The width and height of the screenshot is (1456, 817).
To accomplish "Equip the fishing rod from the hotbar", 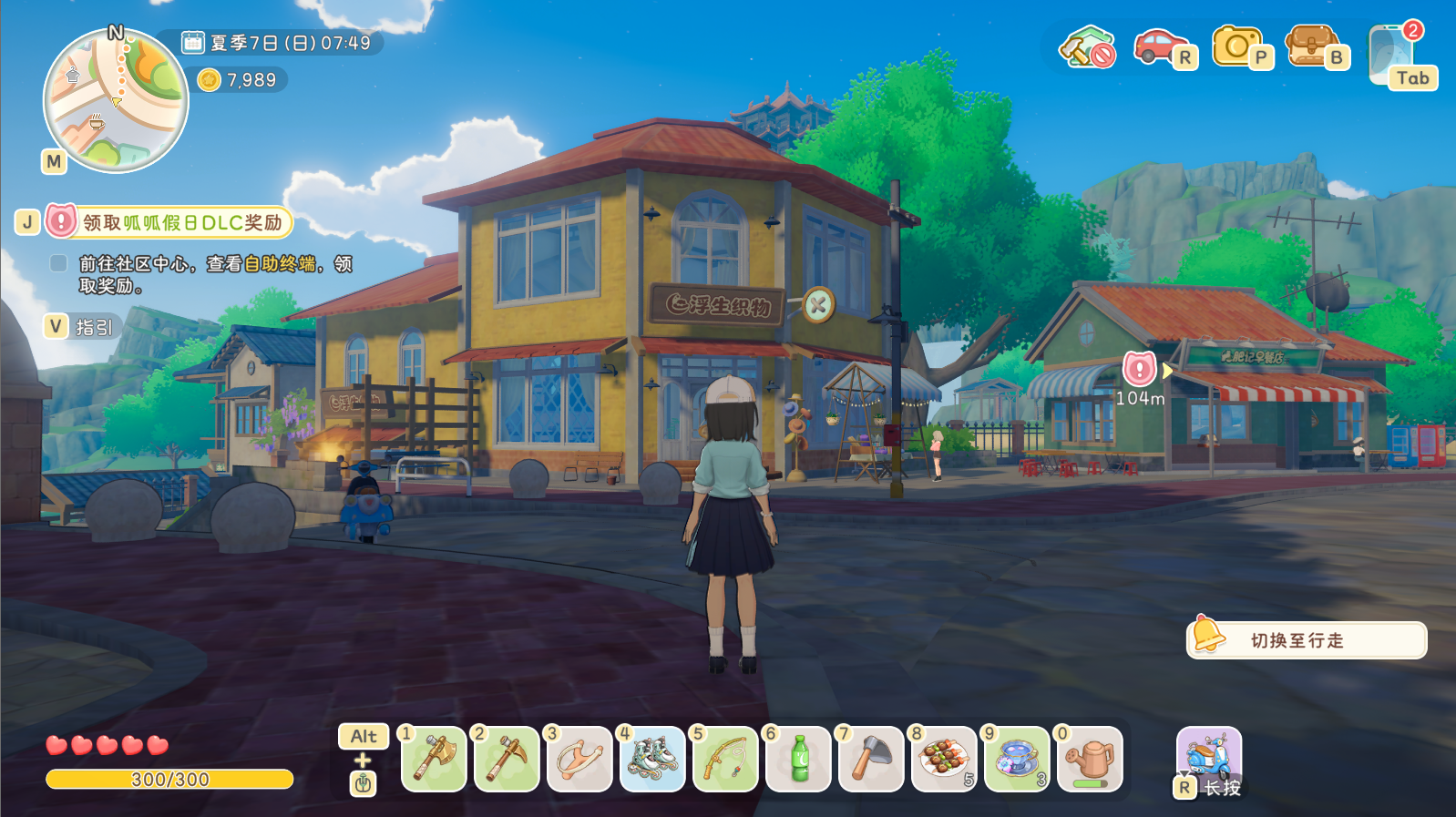I will (x=725, y=759).
